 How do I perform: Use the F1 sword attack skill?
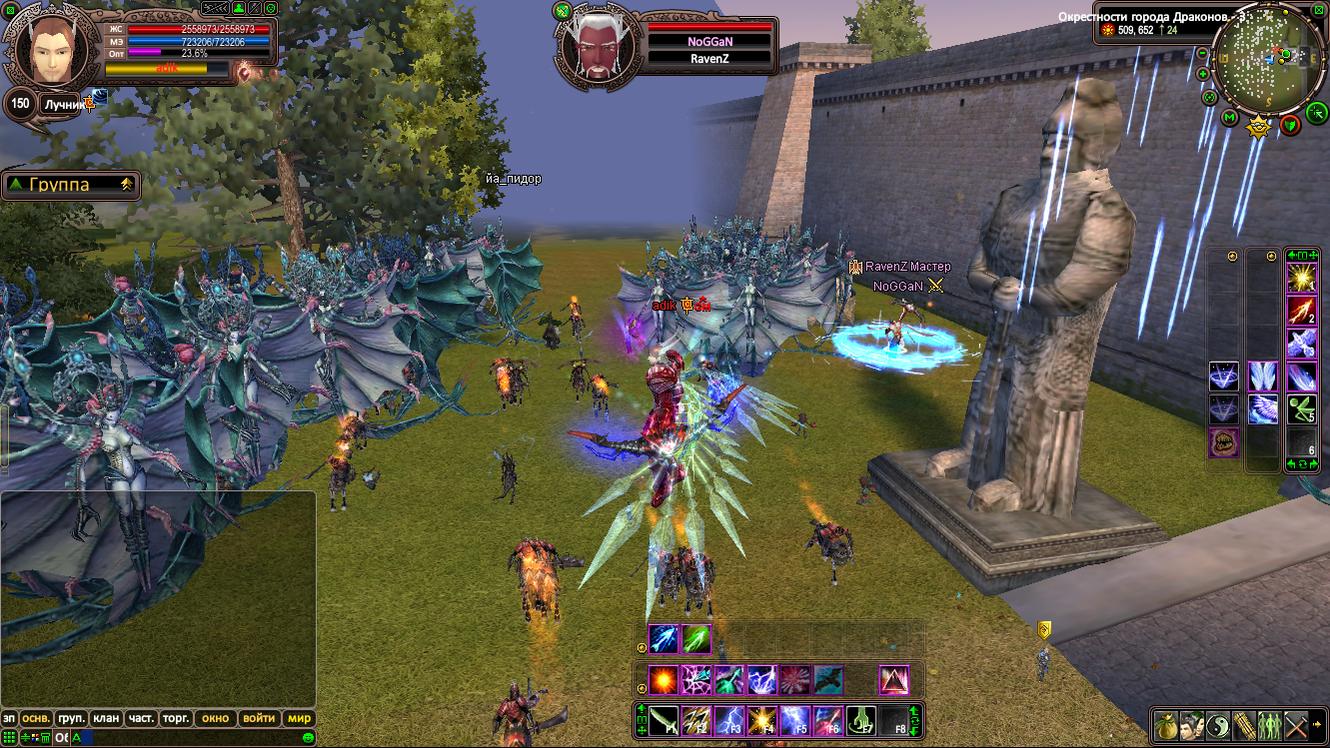tap(664, 720)
